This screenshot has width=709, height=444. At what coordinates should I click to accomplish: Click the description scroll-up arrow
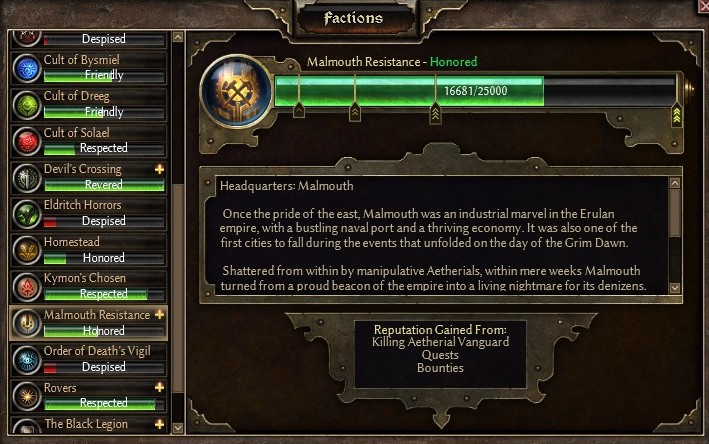(x=675, y=185)
